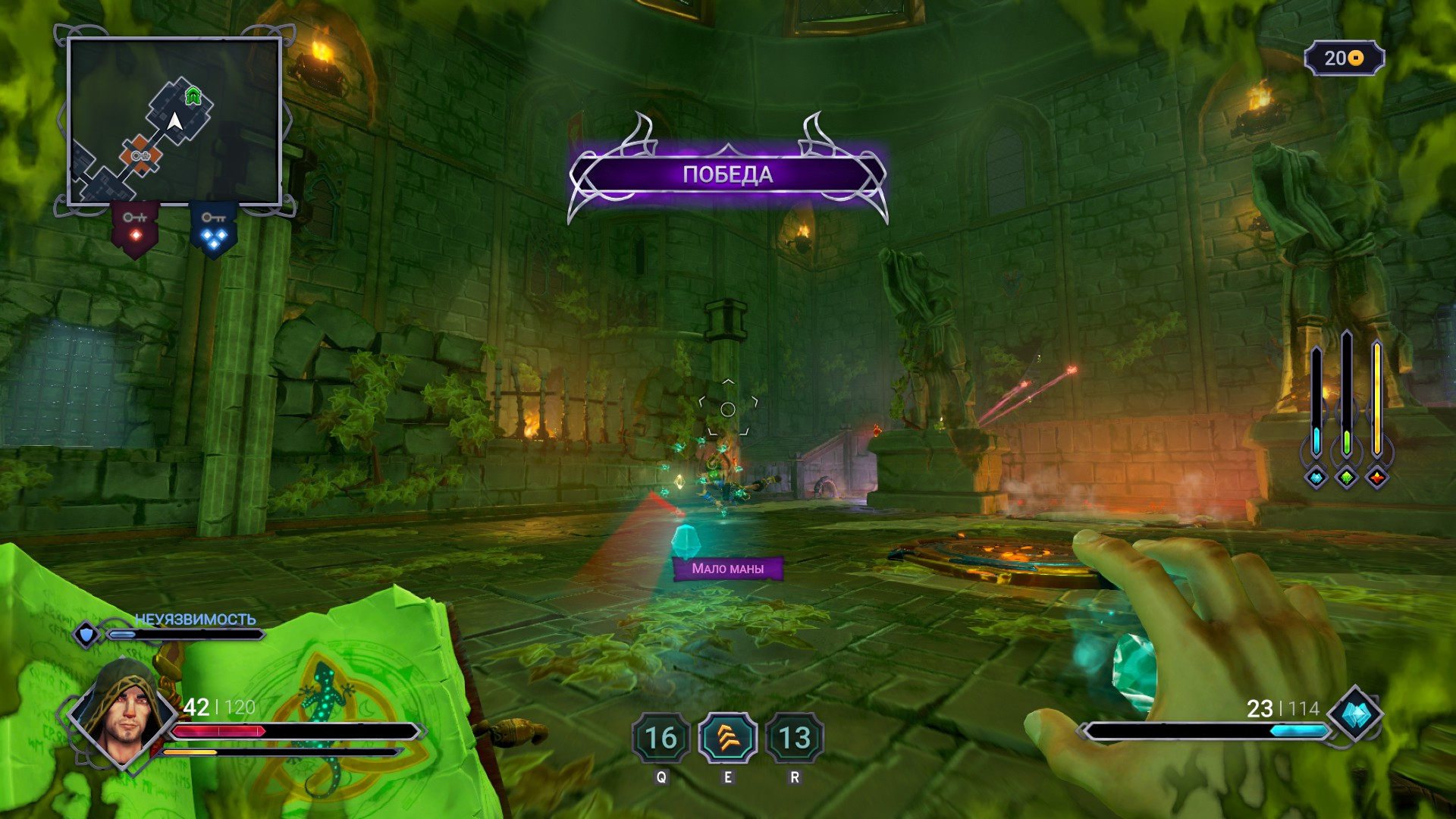The width and height of the screenshot is (1456, 819).
Task: Select the blue mana crystal icon
Action: click(x=1355, y=715)
